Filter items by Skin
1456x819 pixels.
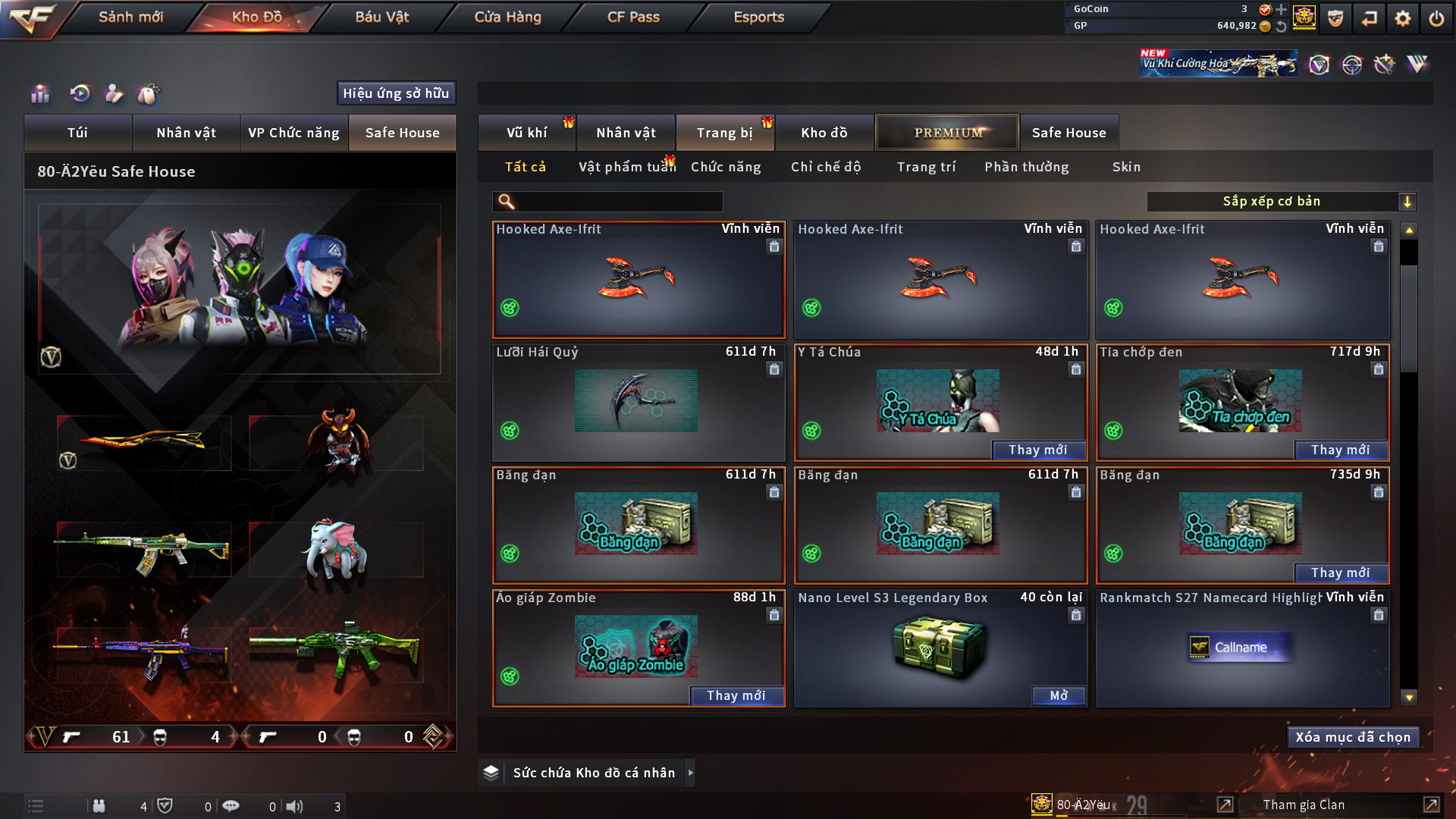coord(1126,167)
